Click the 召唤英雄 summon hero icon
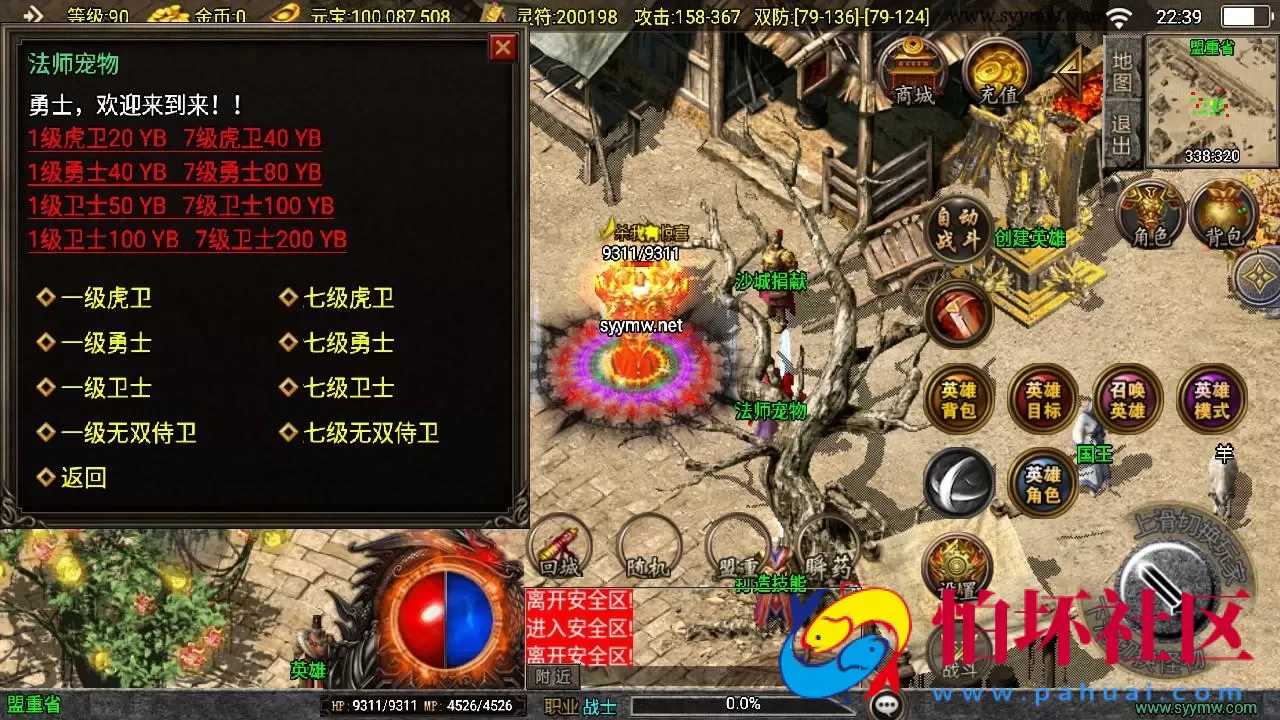The width and height of the screenshot is (1280, 720). (1126, 400)
